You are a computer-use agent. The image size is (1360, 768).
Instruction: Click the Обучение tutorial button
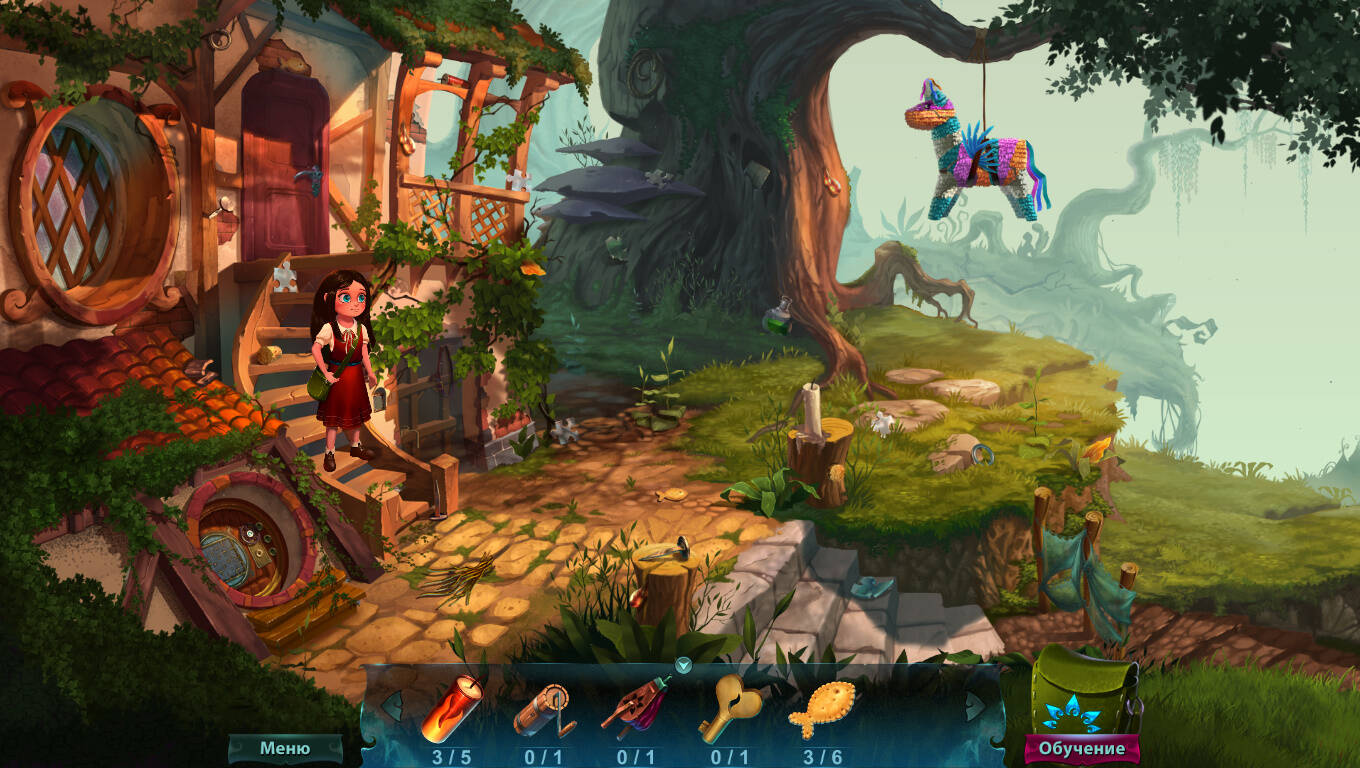(x=1081, y=748)
